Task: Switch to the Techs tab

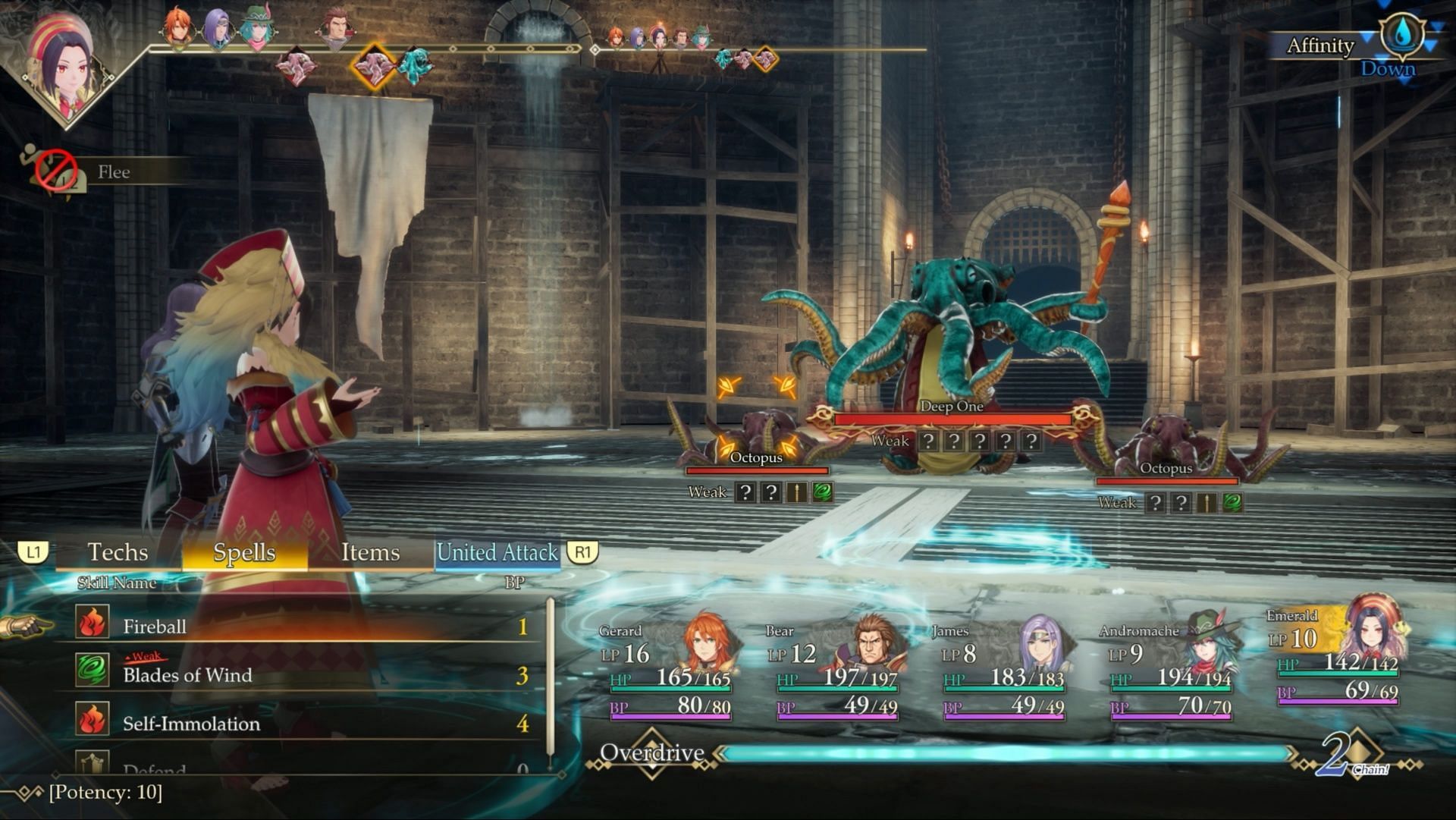Action: pyautogui.click(x=118, y=552)
